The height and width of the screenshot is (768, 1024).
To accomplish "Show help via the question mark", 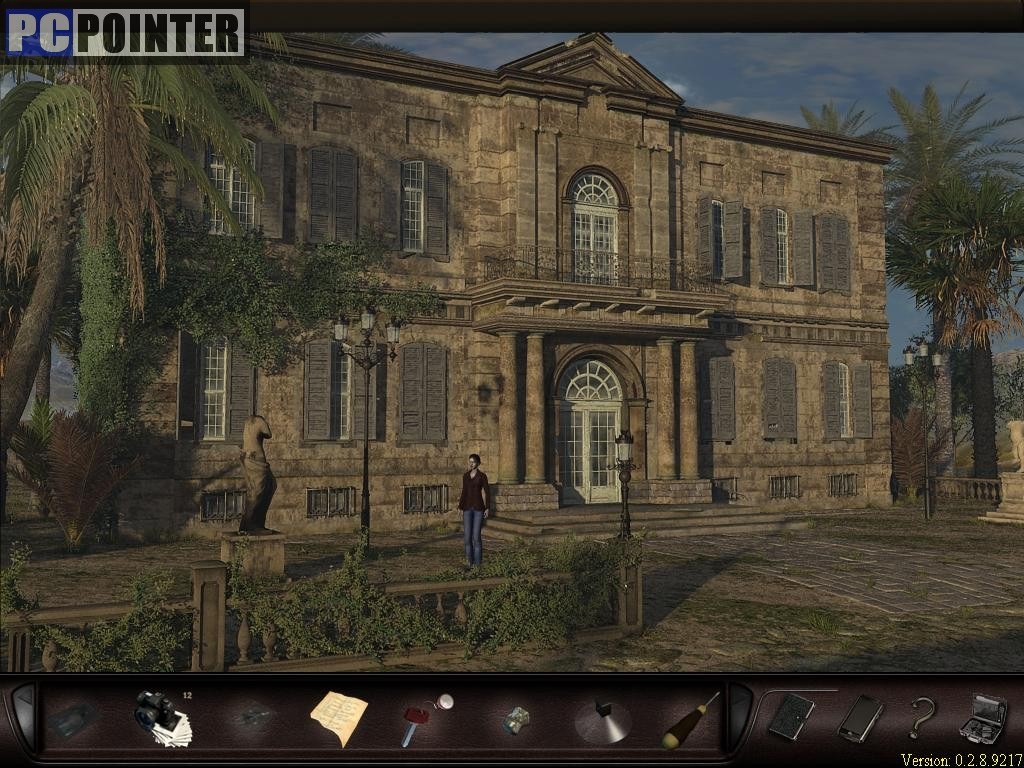I will [x=921, y=717].
